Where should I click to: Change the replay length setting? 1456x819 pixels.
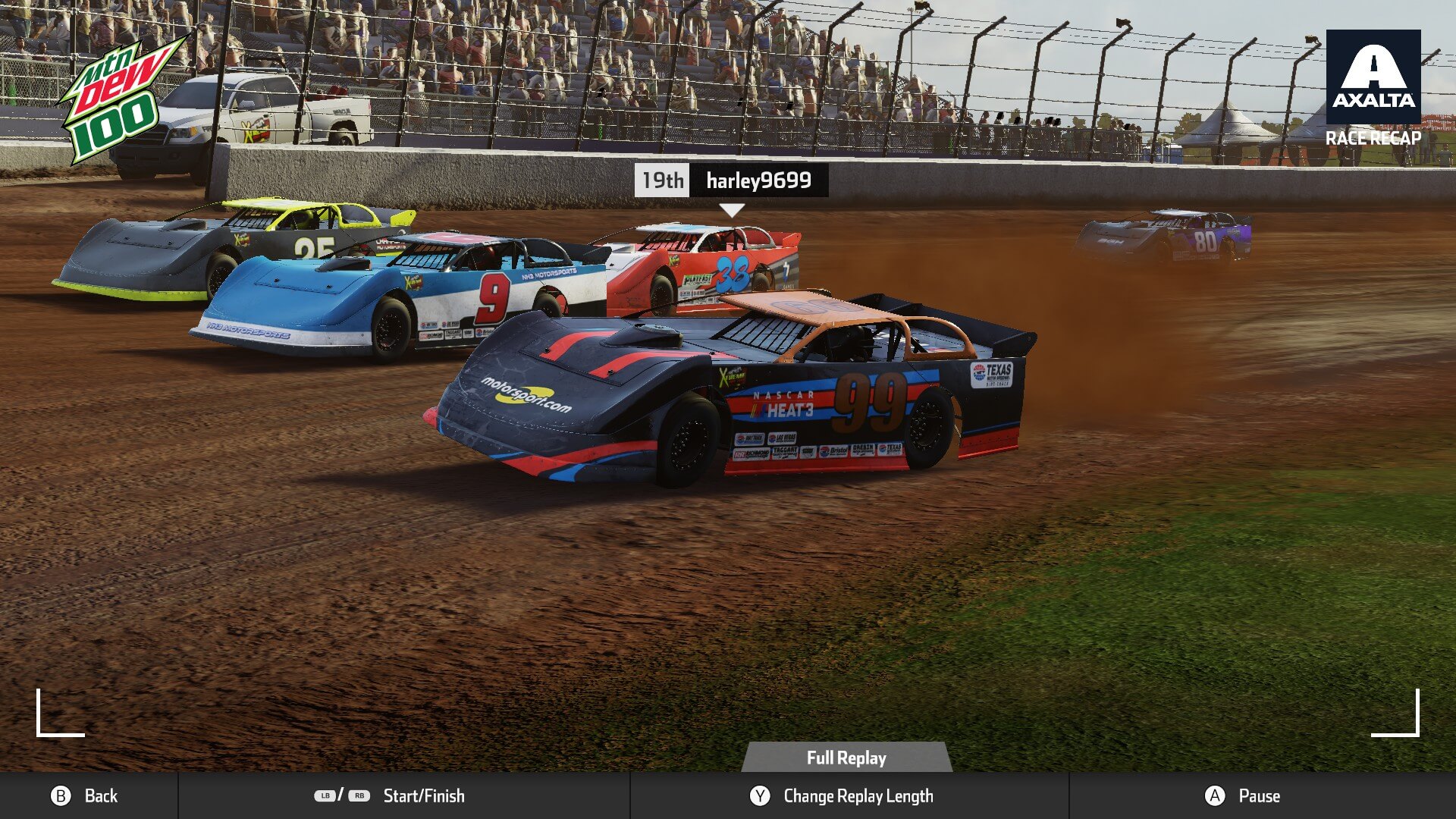[842, 795]
